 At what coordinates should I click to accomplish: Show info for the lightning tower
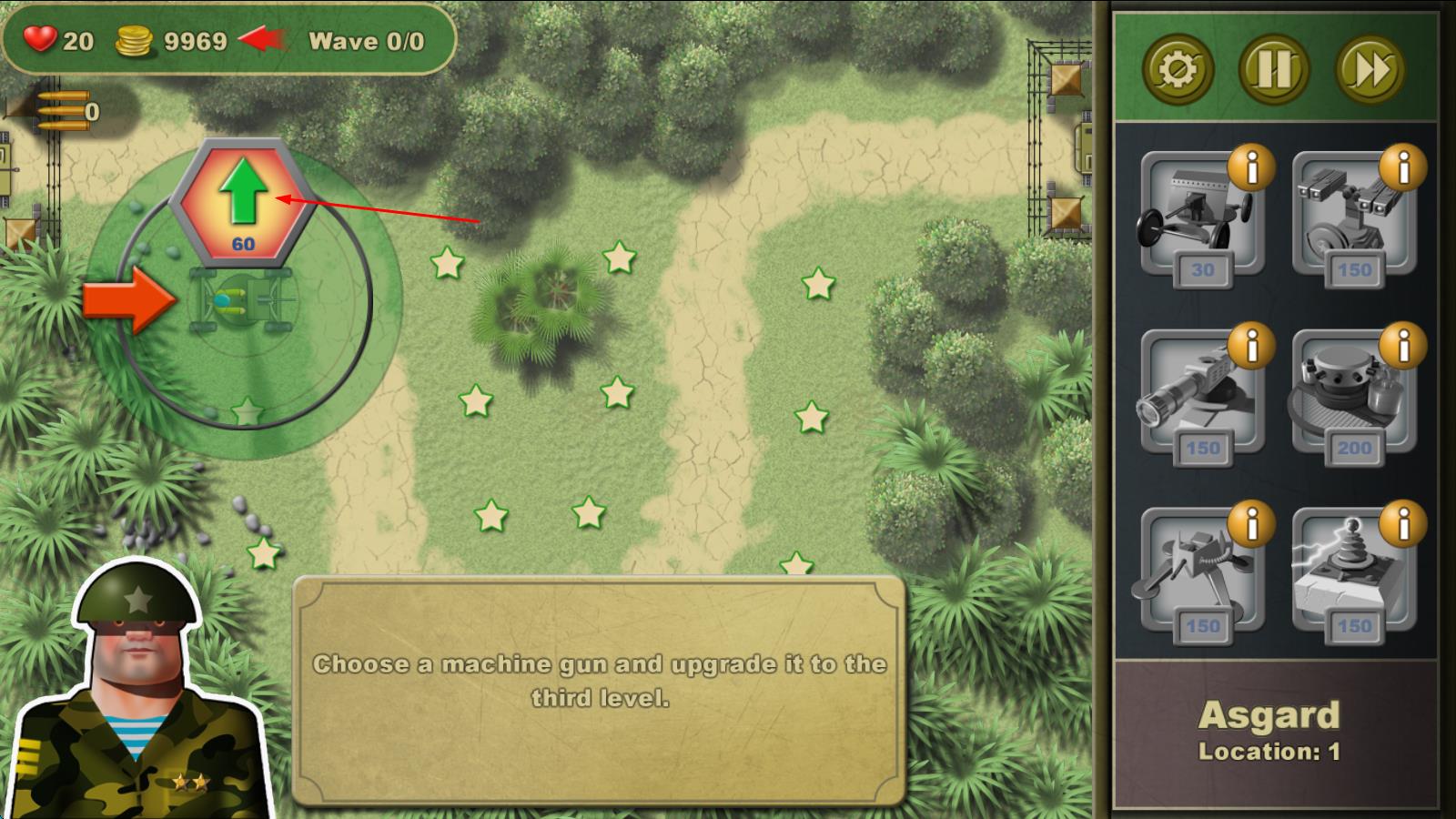1403,524
